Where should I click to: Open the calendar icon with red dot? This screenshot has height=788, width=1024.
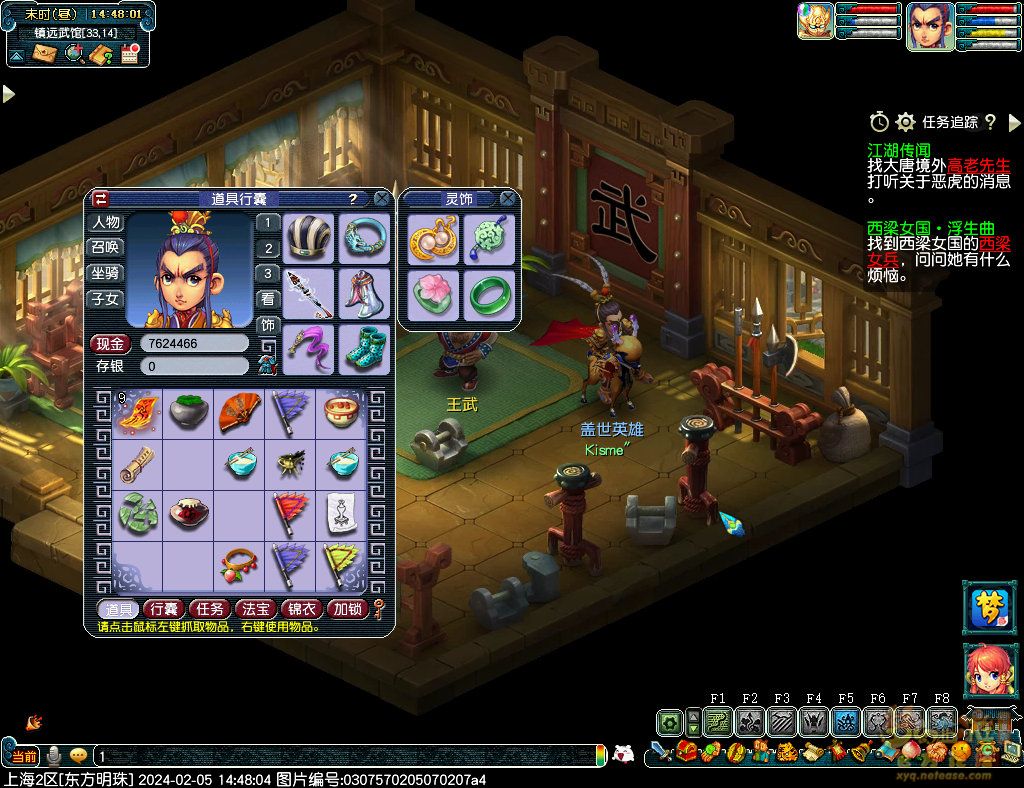pos(130,54)
